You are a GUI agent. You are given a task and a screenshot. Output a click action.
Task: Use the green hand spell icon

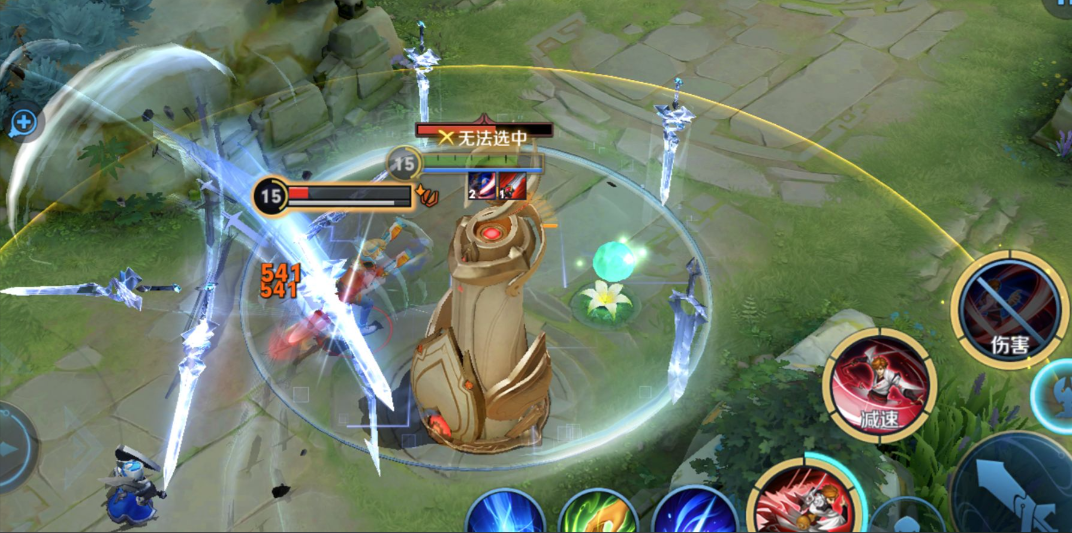pos(598,513)
